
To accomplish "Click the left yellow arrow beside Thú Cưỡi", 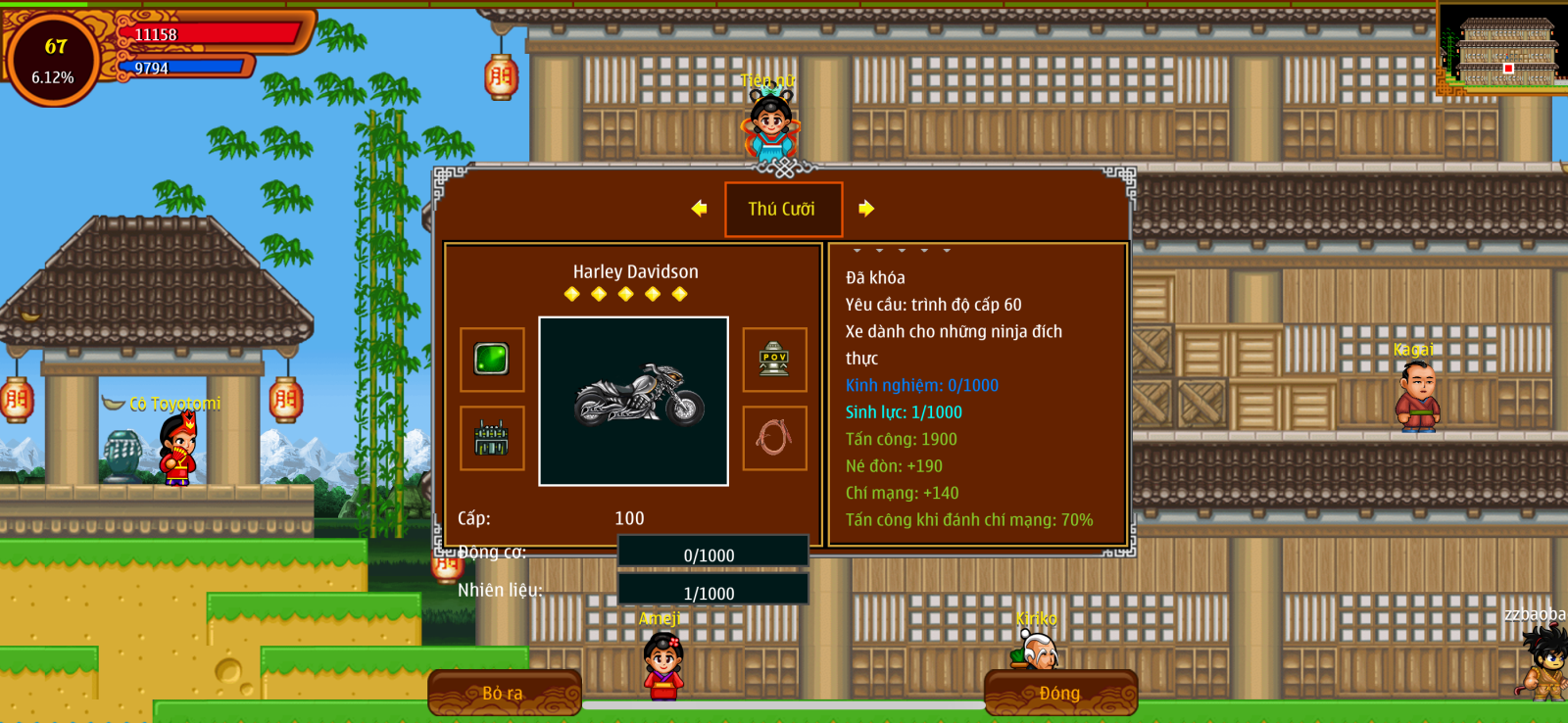I will point(699,209).
